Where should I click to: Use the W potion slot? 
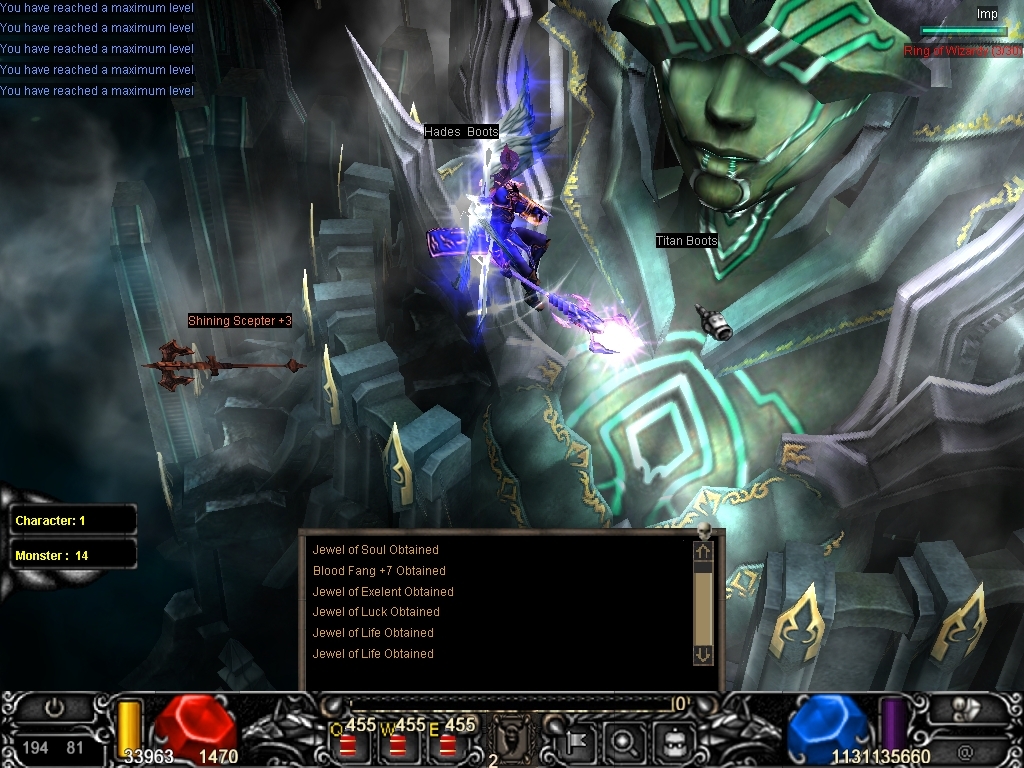point(398,743)
